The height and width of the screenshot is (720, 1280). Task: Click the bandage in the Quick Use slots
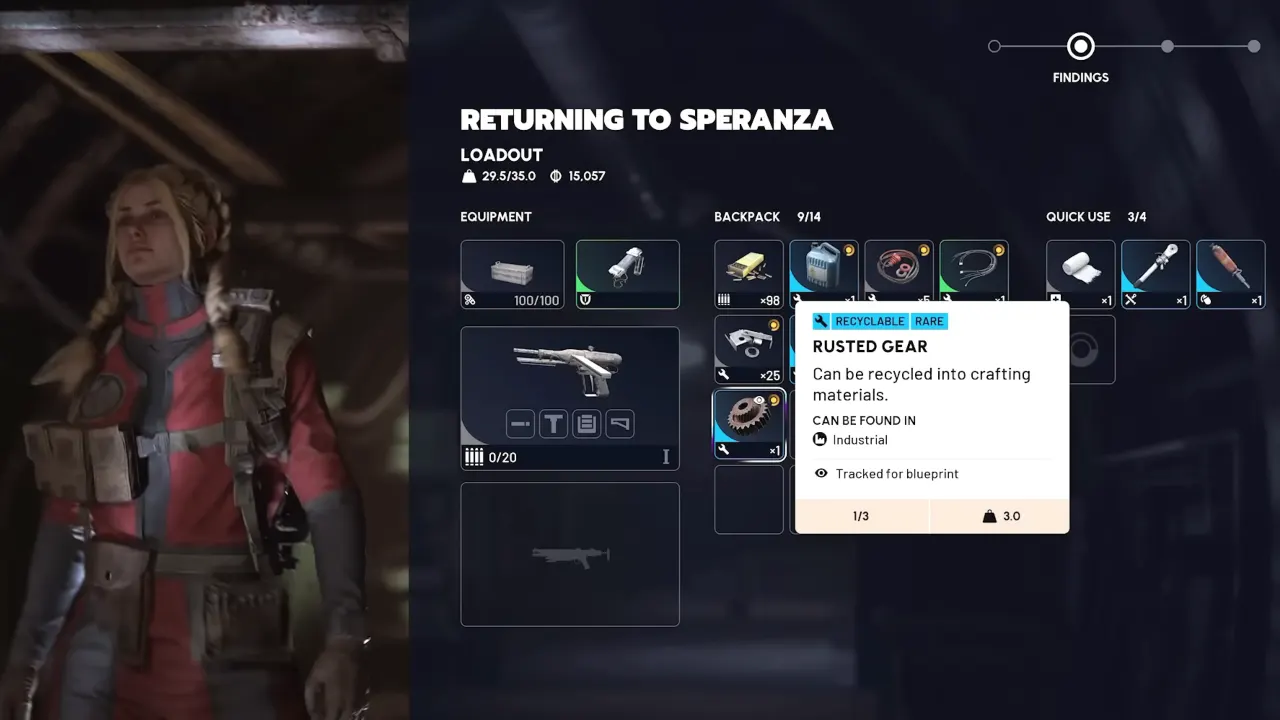pos(1080,273)
